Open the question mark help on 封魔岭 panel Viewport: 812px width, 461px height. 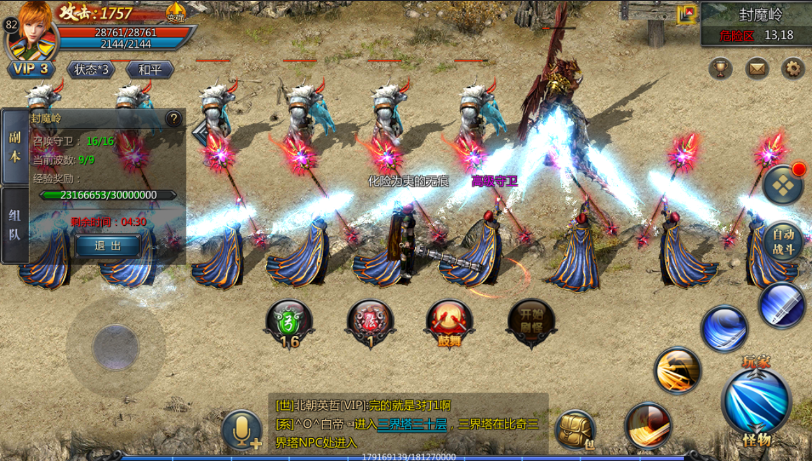pyautogui.click(x=174, y=119)
